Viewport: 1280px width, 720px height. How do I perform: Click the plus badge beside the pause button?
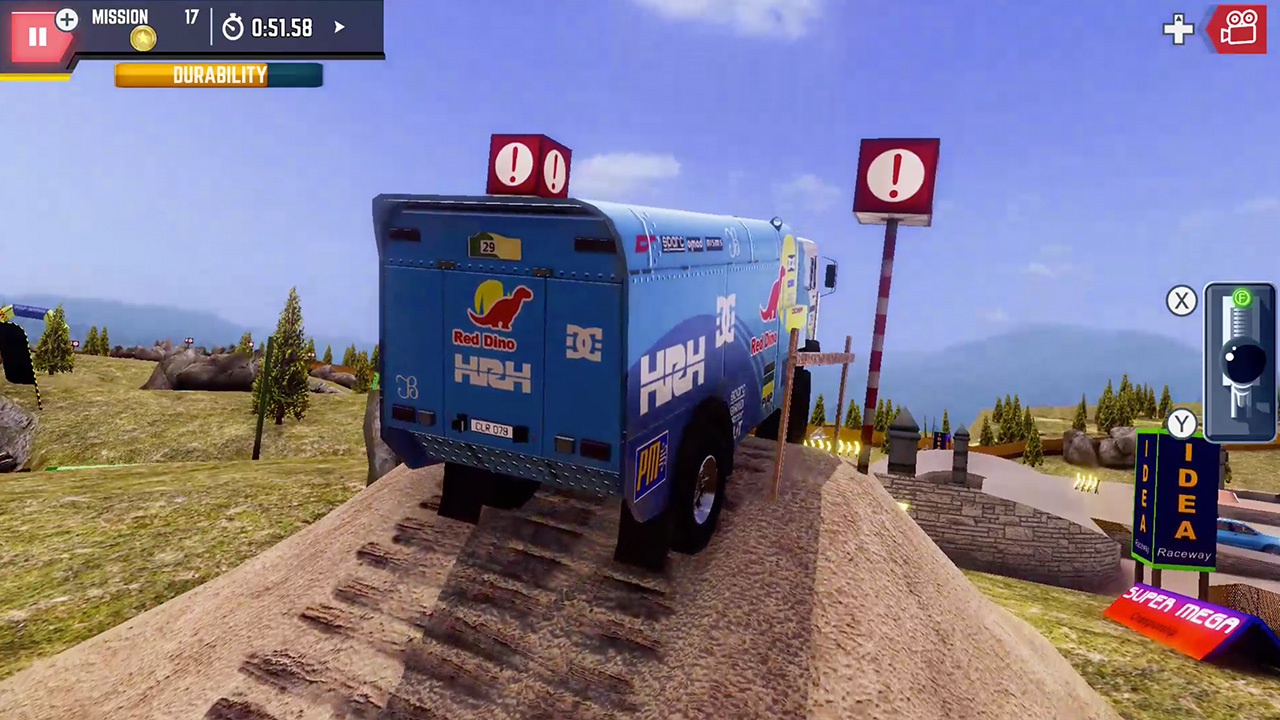click(66, 20)
